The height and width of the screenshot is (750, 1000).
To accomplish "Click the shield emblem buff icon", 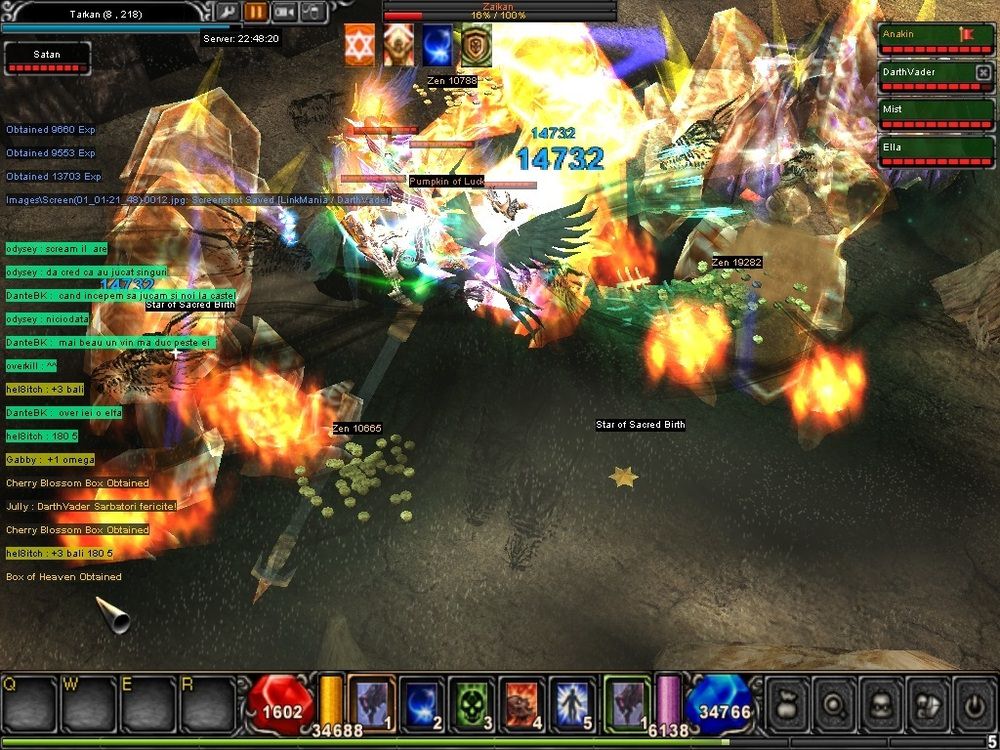I will point(476,46).
